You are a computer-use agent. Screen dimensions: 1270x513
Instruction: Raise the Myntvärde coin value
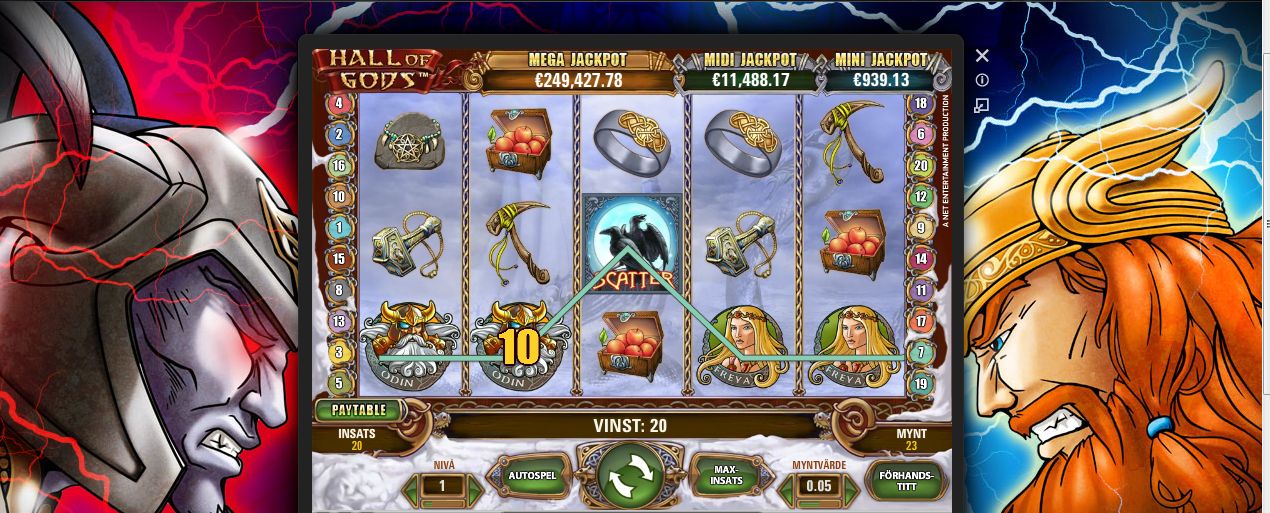(850, 488)
